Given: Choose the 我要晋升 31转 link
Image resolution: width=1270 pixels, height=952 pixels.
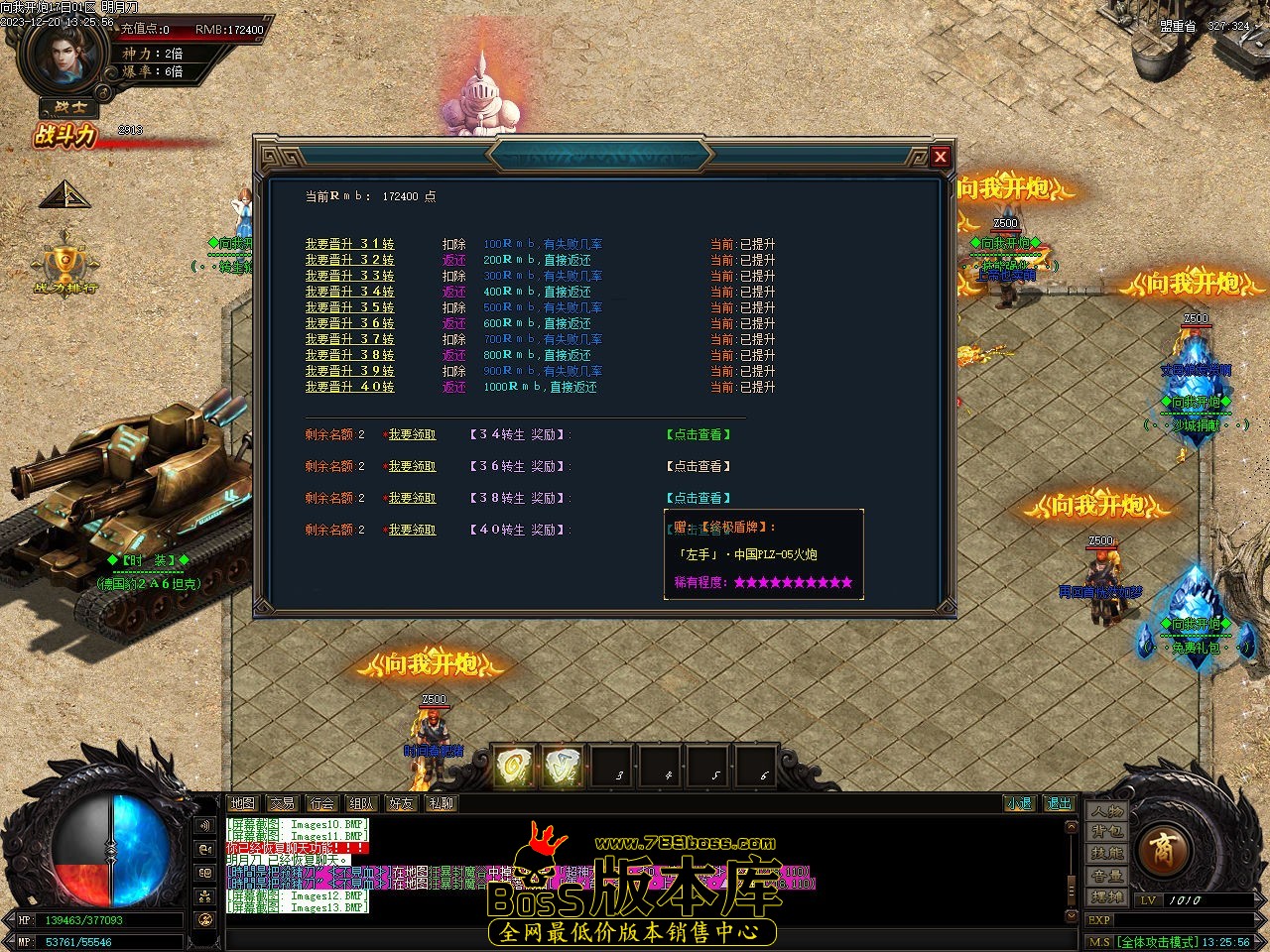Looking at the screenshot, I should (349, 244).
